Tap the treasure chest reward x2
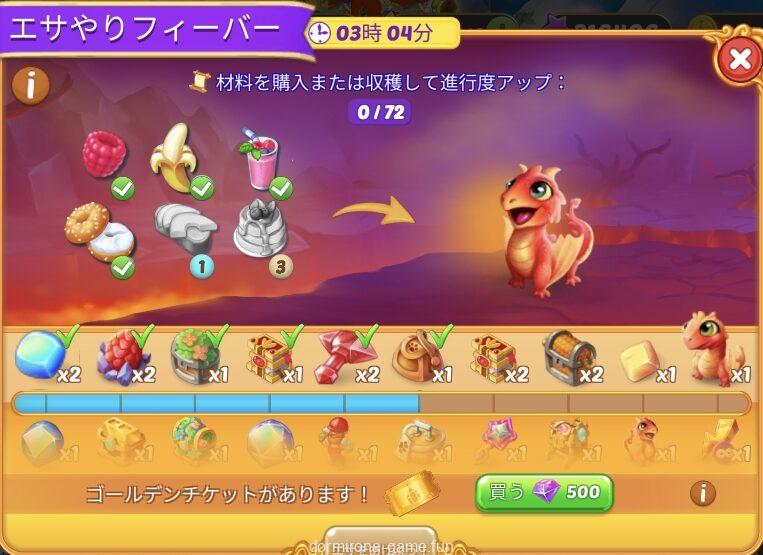This screenshot has width=763, height=555. pos(570,355)
